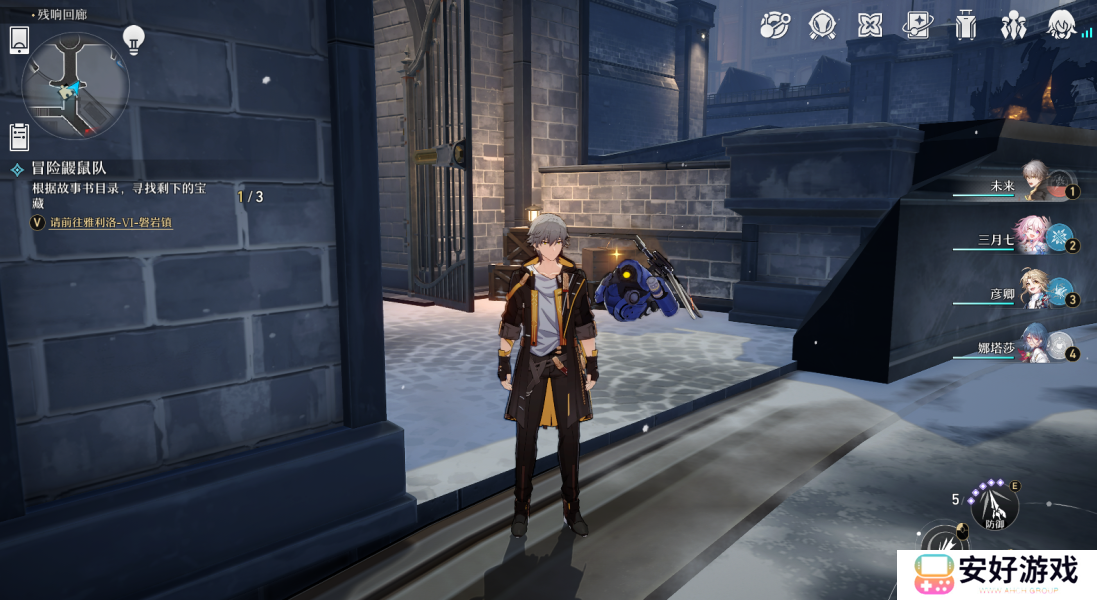Select the 冒险鼹鼠队 quest tracker
The width and height of the screenshot is (1097, 600).
pos(68,168)
